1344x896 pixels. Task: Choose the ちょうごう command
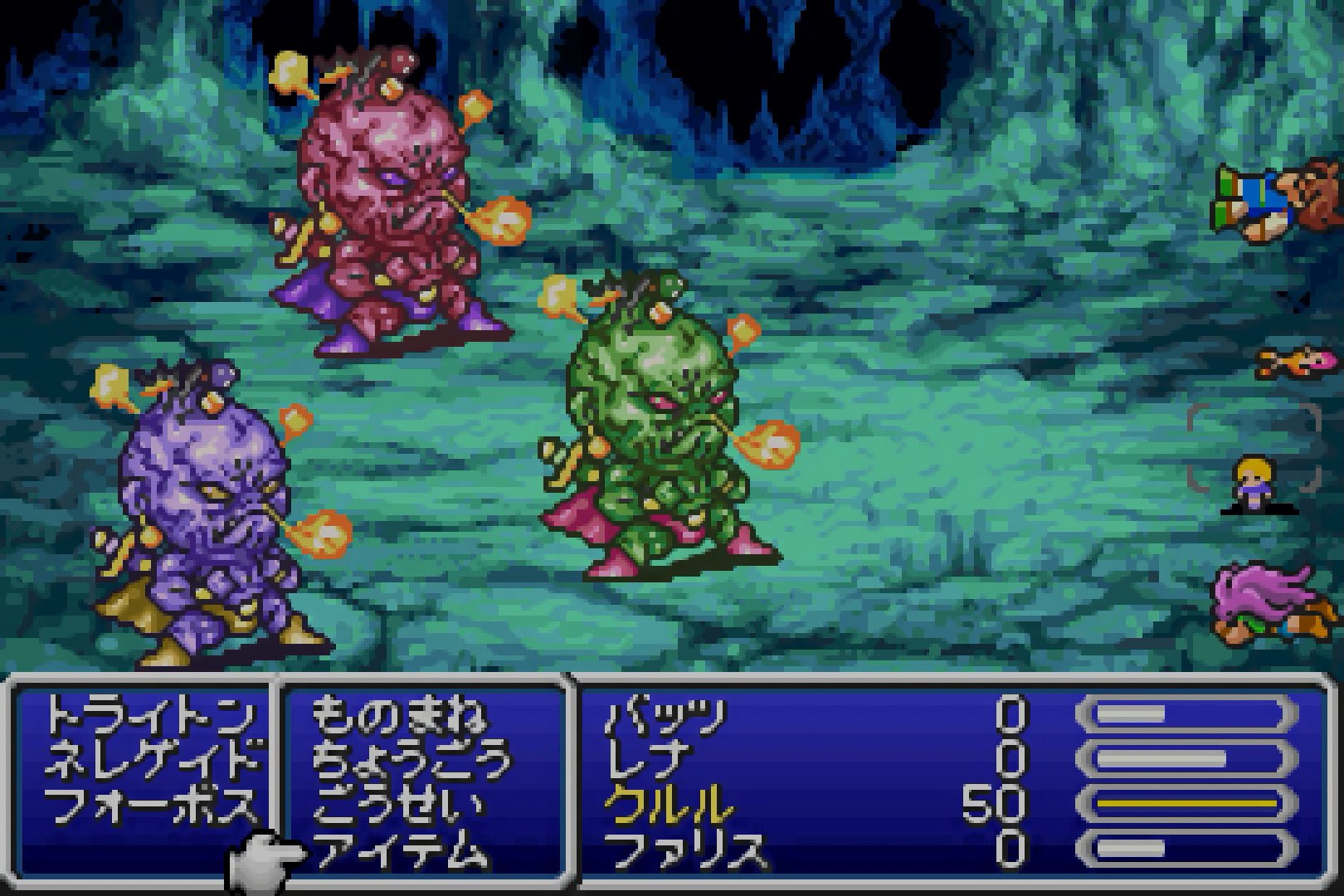(412, 759)
